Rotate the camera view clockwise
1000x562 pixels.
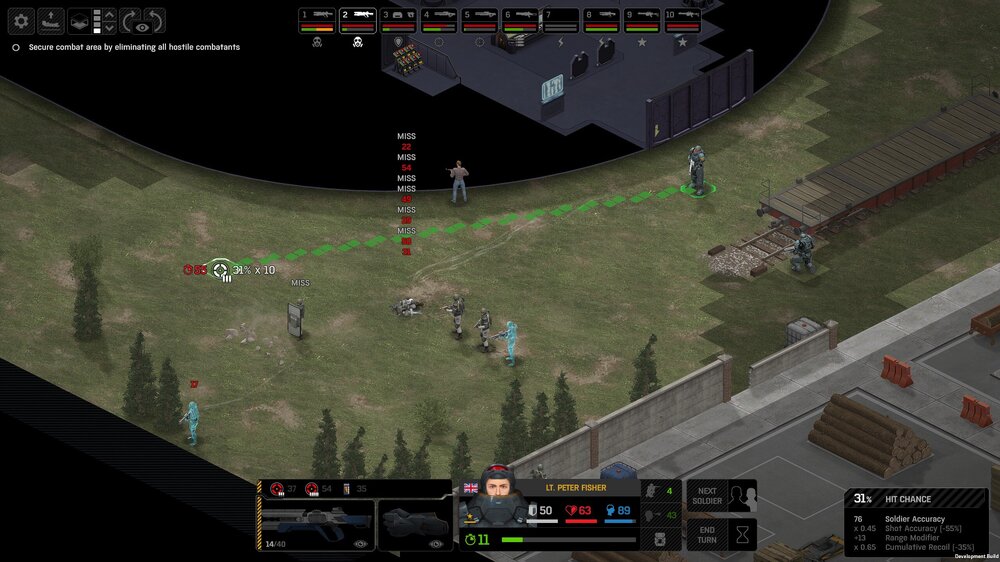pos(130,20)
